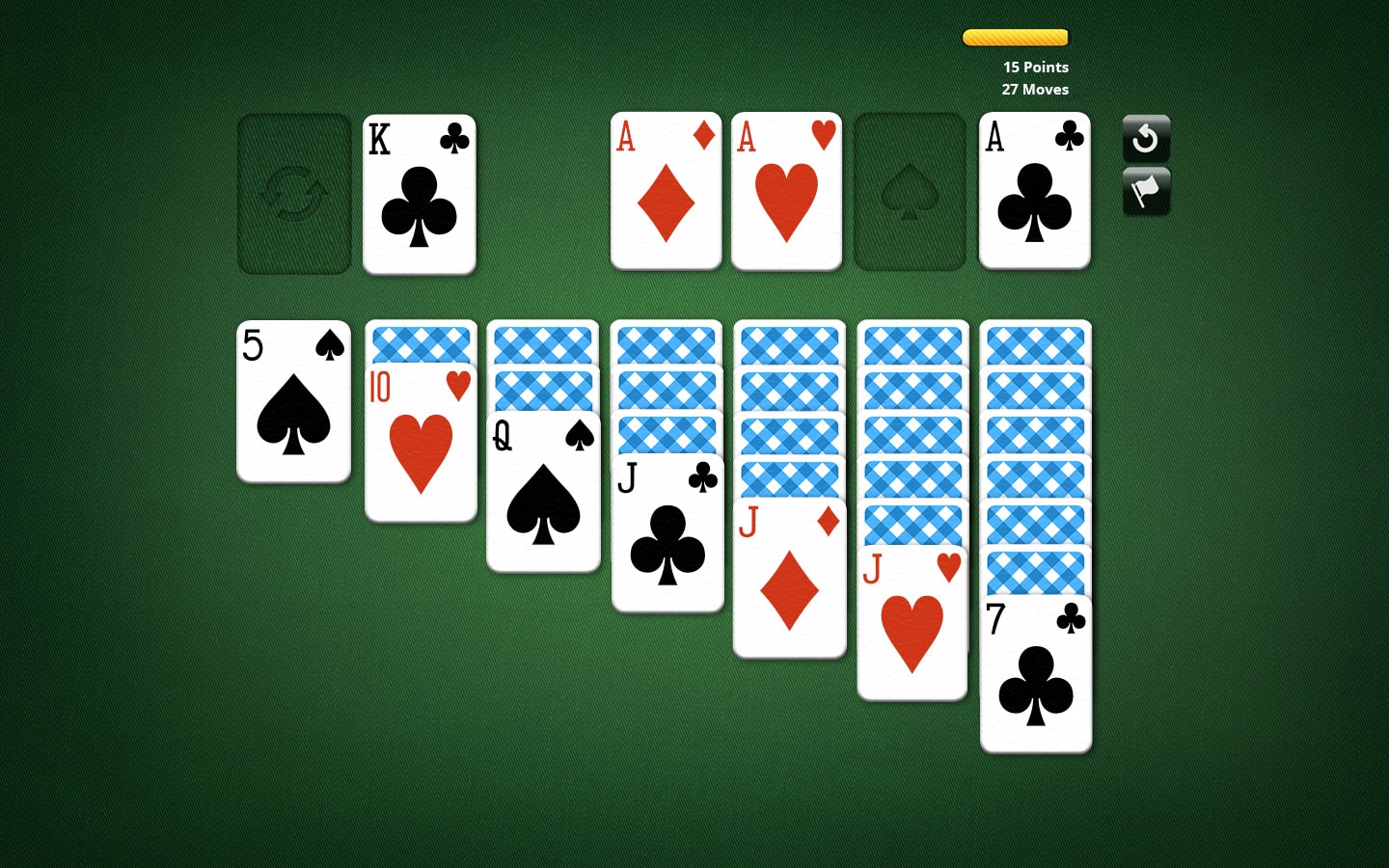Select the empty spade foundation slot

(909, 191)
